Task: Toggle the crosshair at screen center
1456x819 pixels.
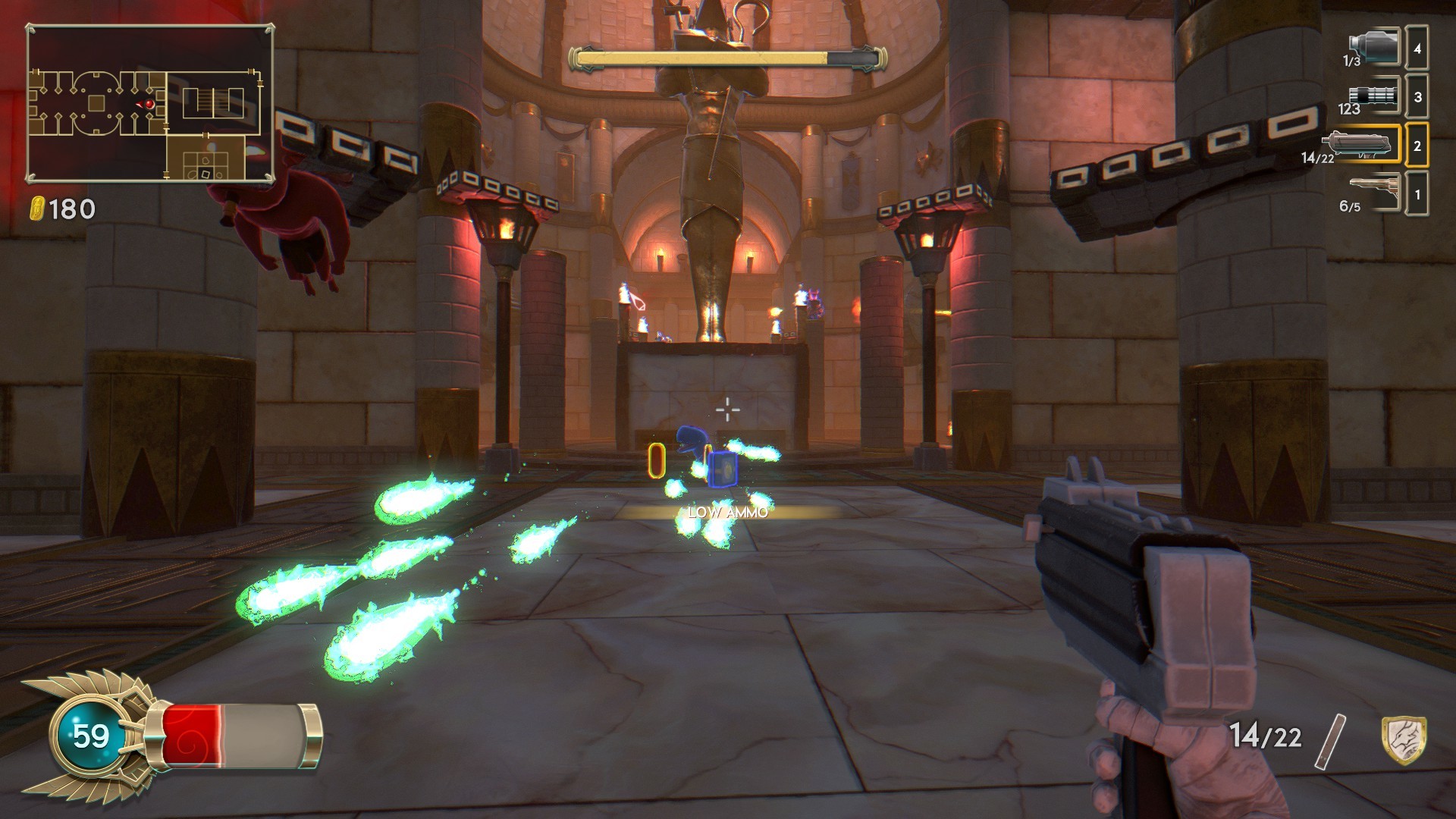Action: 727,409
